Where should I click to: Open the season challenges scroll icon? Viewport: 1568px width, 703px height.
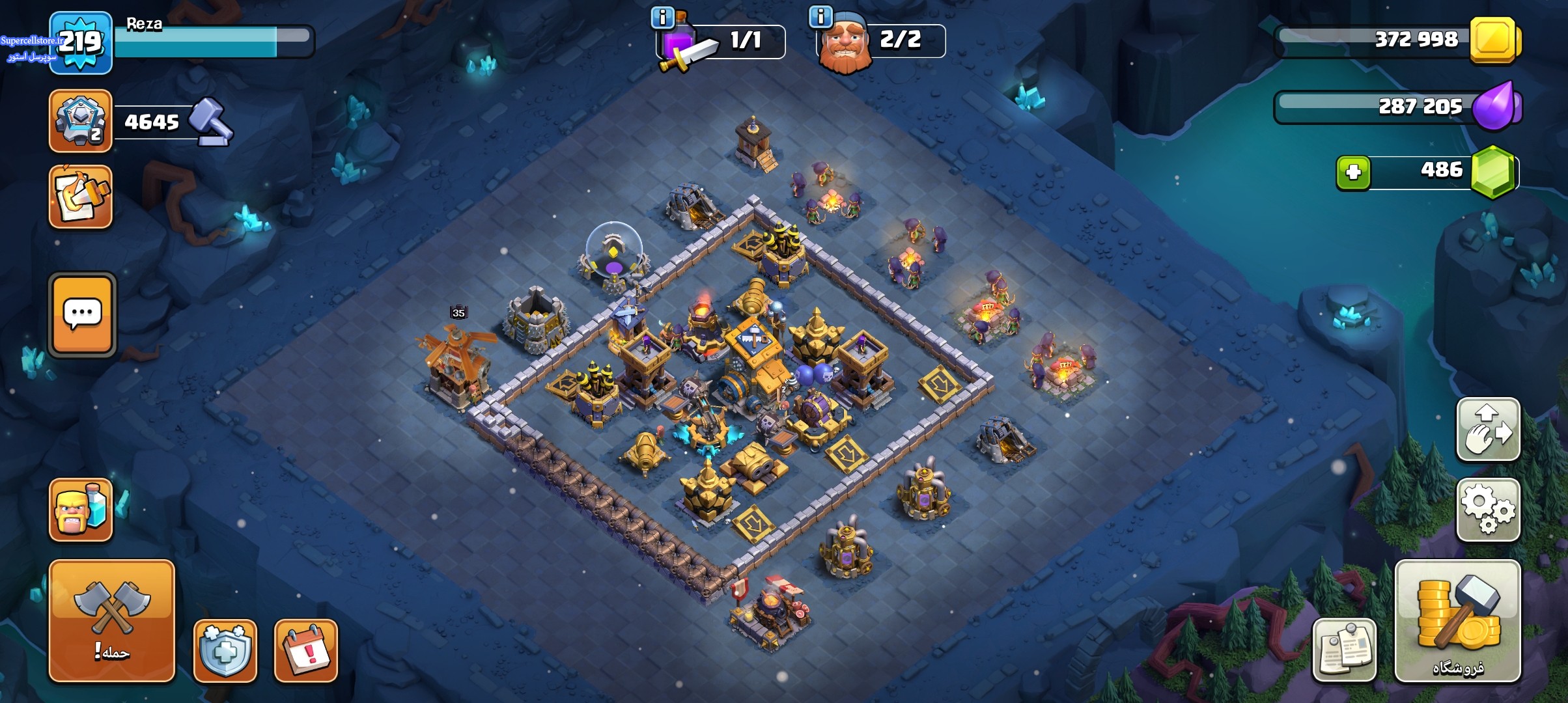click(81, 197)
